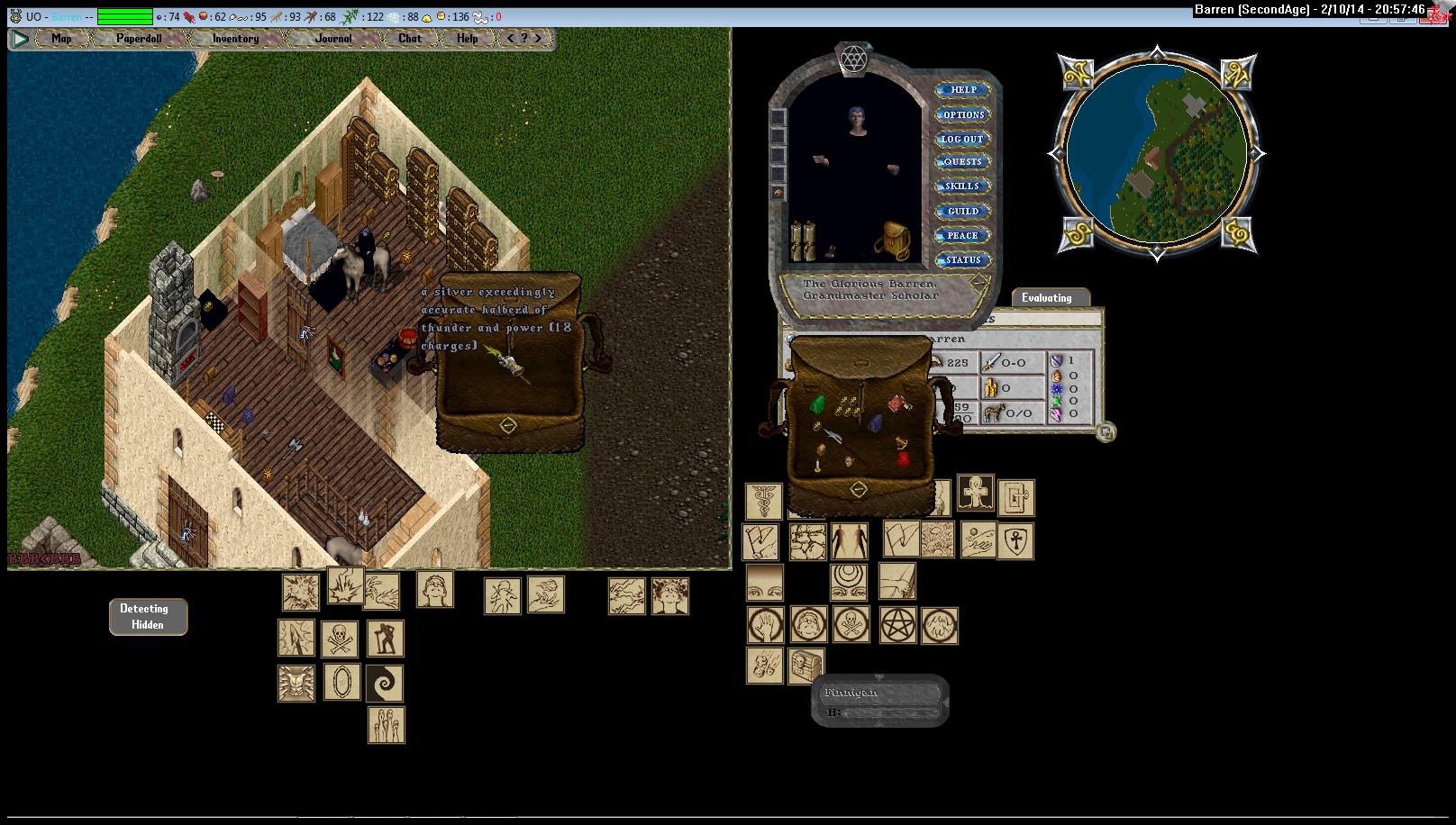
Task: Click the Help entry in top bar
Action: tap(467, 39)
